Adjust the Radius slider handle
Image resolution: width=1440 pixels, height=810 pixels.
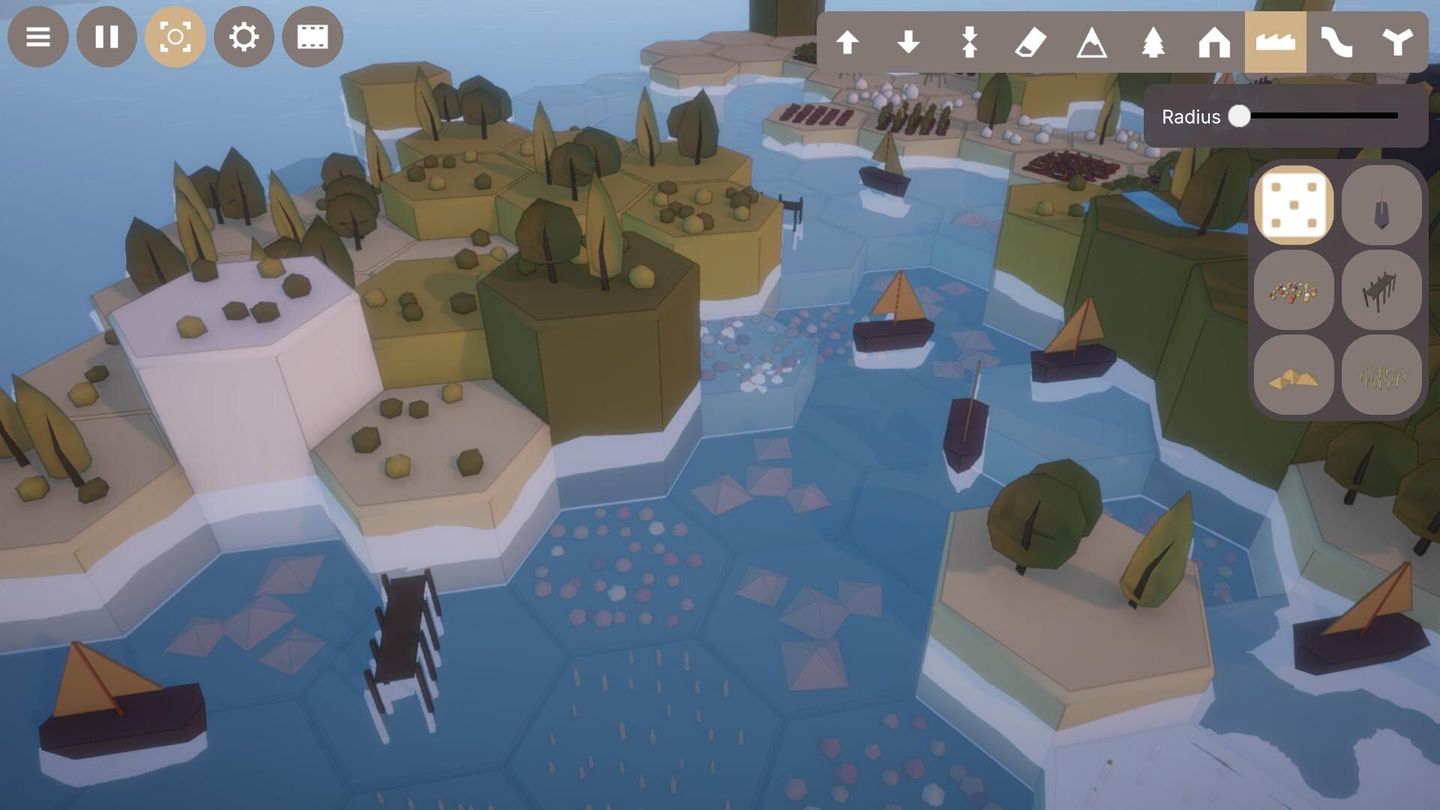tap(1241, 117)
